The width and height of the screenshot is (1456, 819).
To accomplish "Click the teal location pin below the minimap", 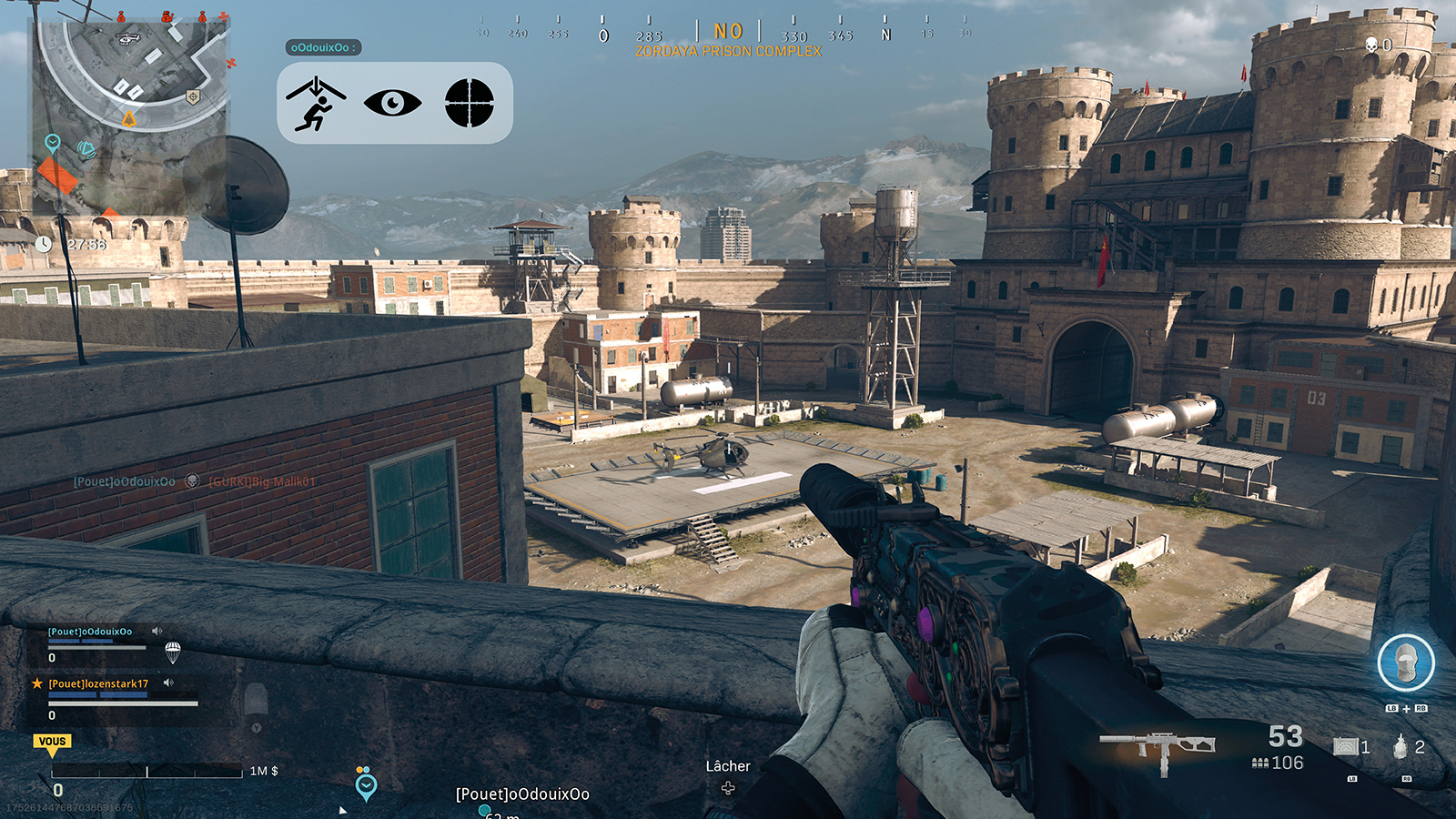I will pos(53,143).
